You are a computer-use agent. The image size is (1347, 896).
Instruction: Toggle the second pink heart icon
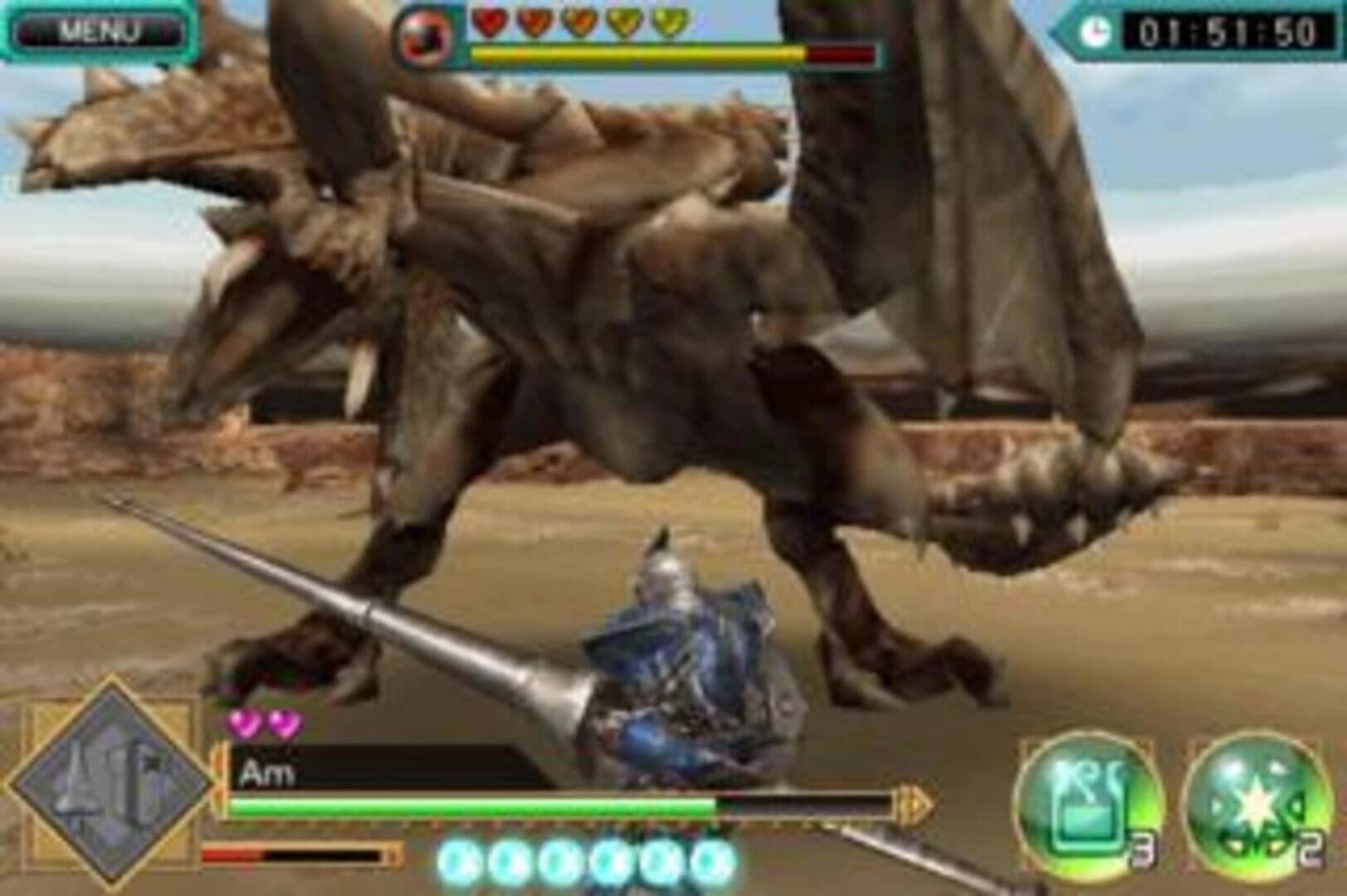coord(283,724)
